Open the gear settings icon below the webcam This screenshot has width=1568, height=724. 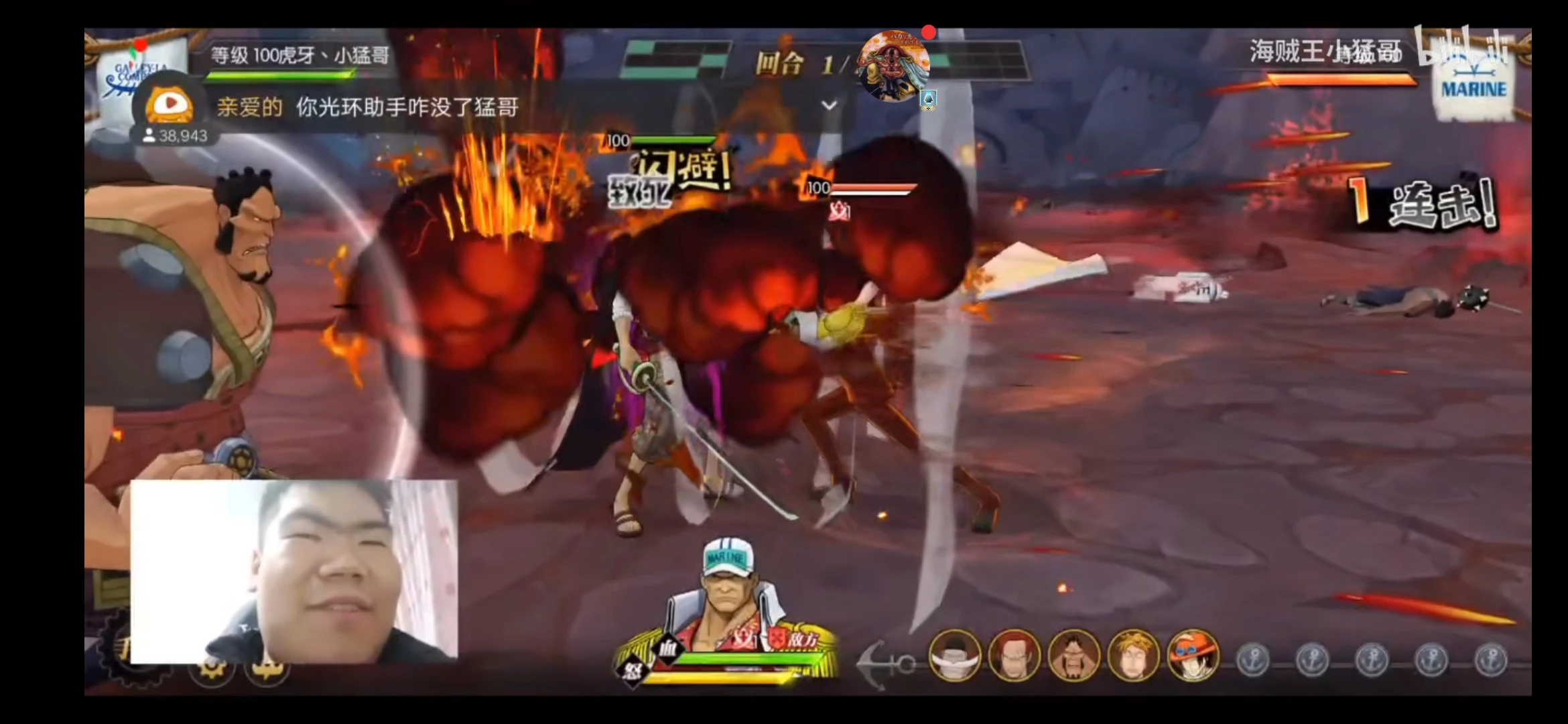tap(212, 669)
